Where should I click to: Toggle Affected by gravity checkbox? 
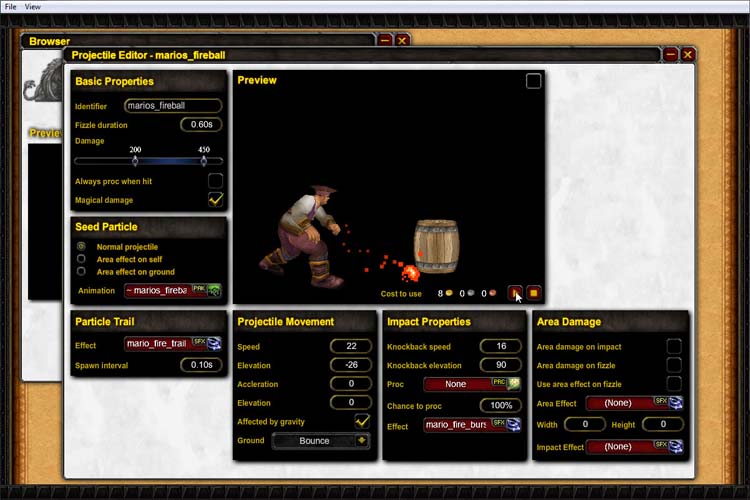pos(362,422)
